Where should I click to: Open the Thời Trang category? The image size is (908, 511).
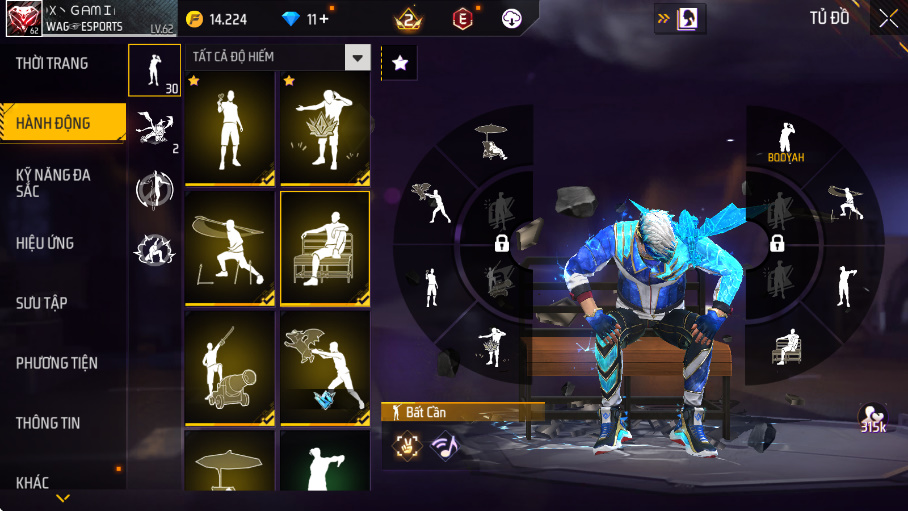coord(52,63)
